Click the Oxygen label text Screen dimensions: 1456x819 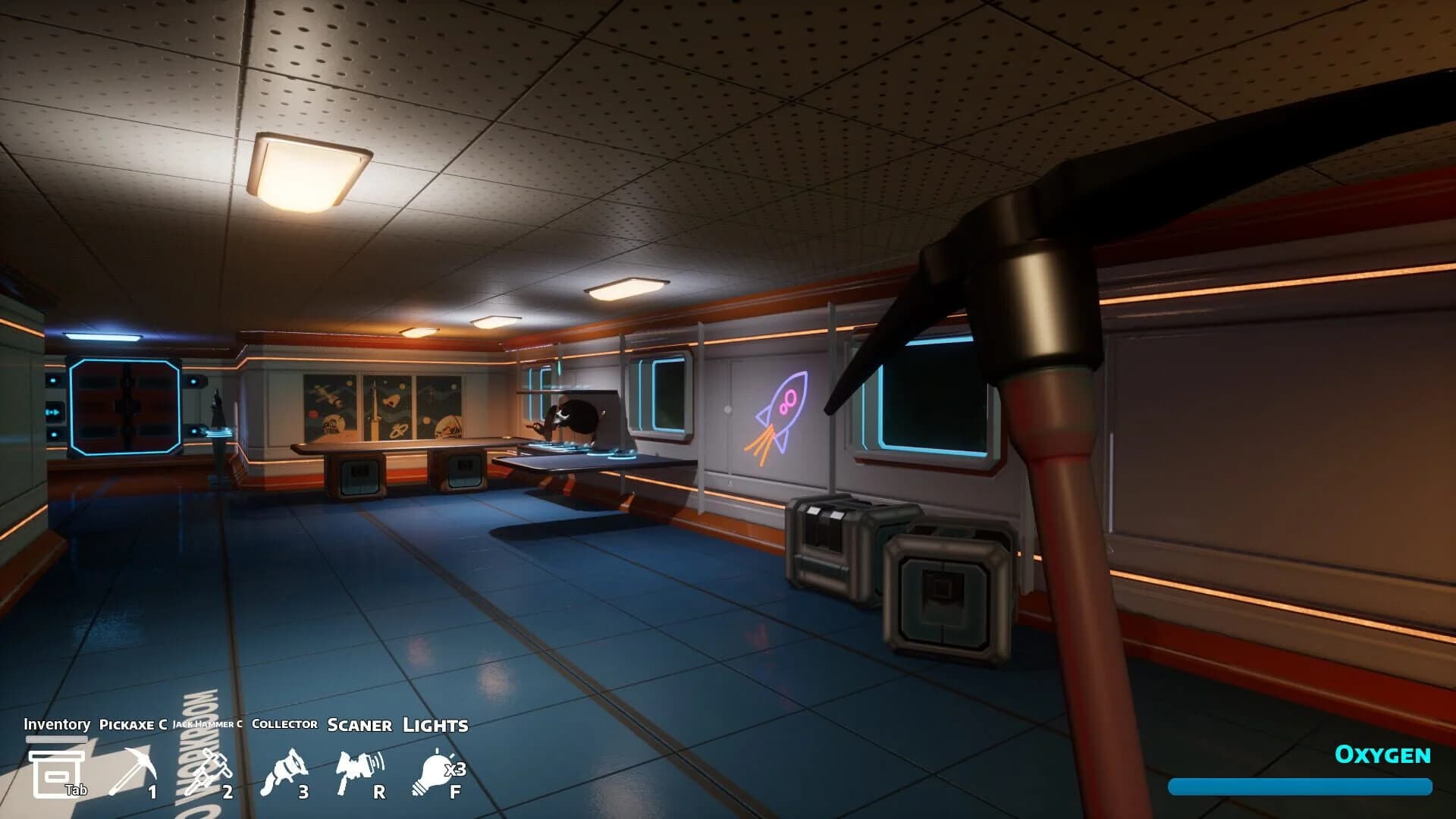click(x=1382, y=755)
